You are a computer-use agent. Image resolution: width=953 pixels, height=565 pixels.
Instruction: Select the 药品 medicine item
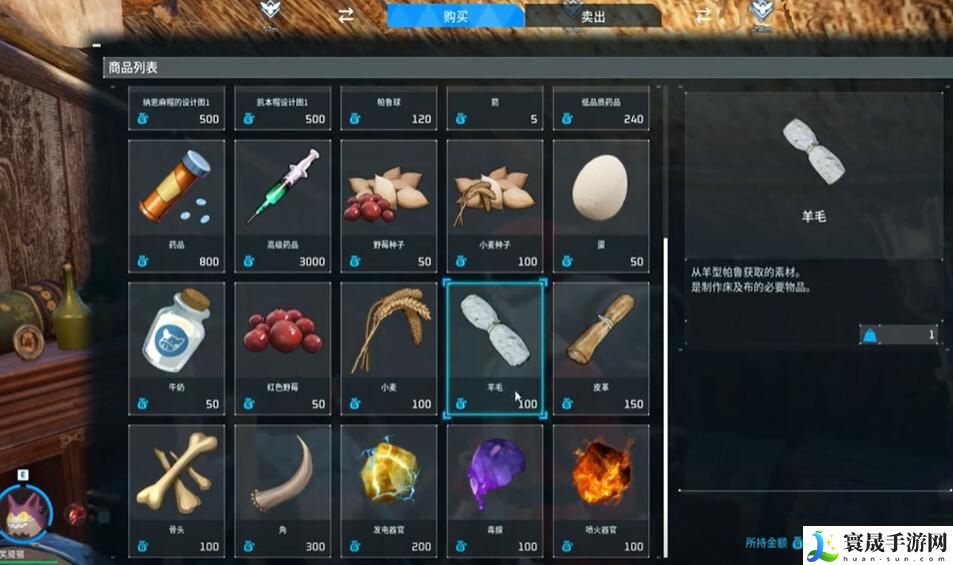pyautogui.click(x=177, y=205)
